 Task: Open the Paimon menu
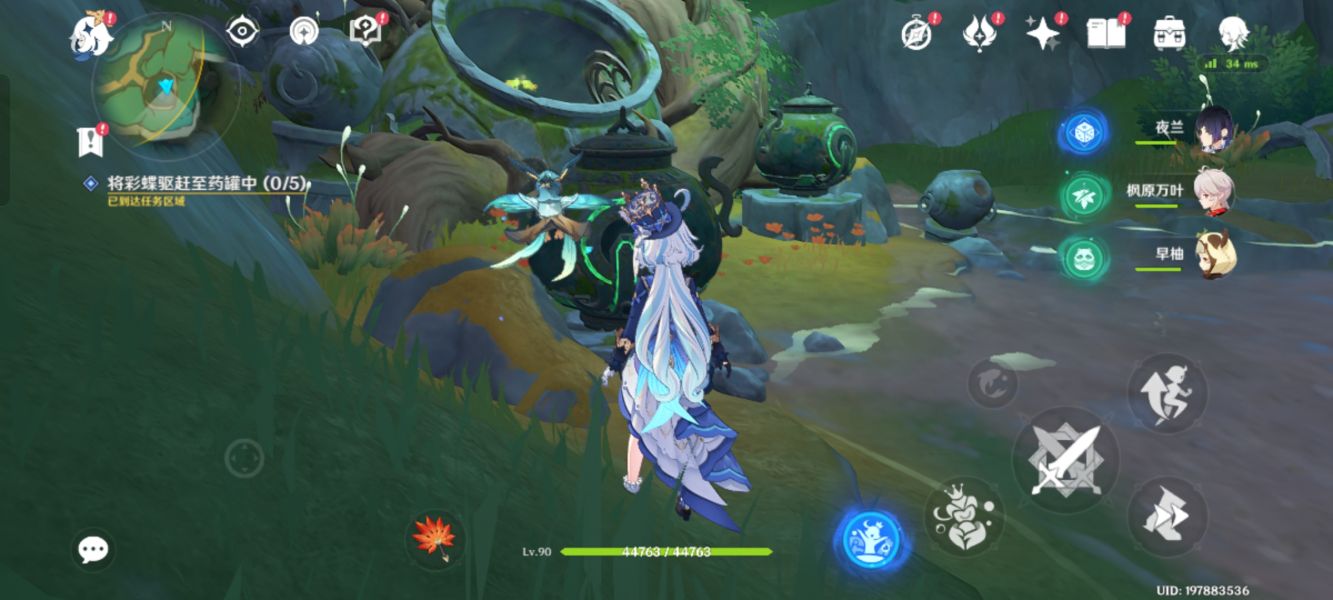pyautogui.click(x=91, y=36)
